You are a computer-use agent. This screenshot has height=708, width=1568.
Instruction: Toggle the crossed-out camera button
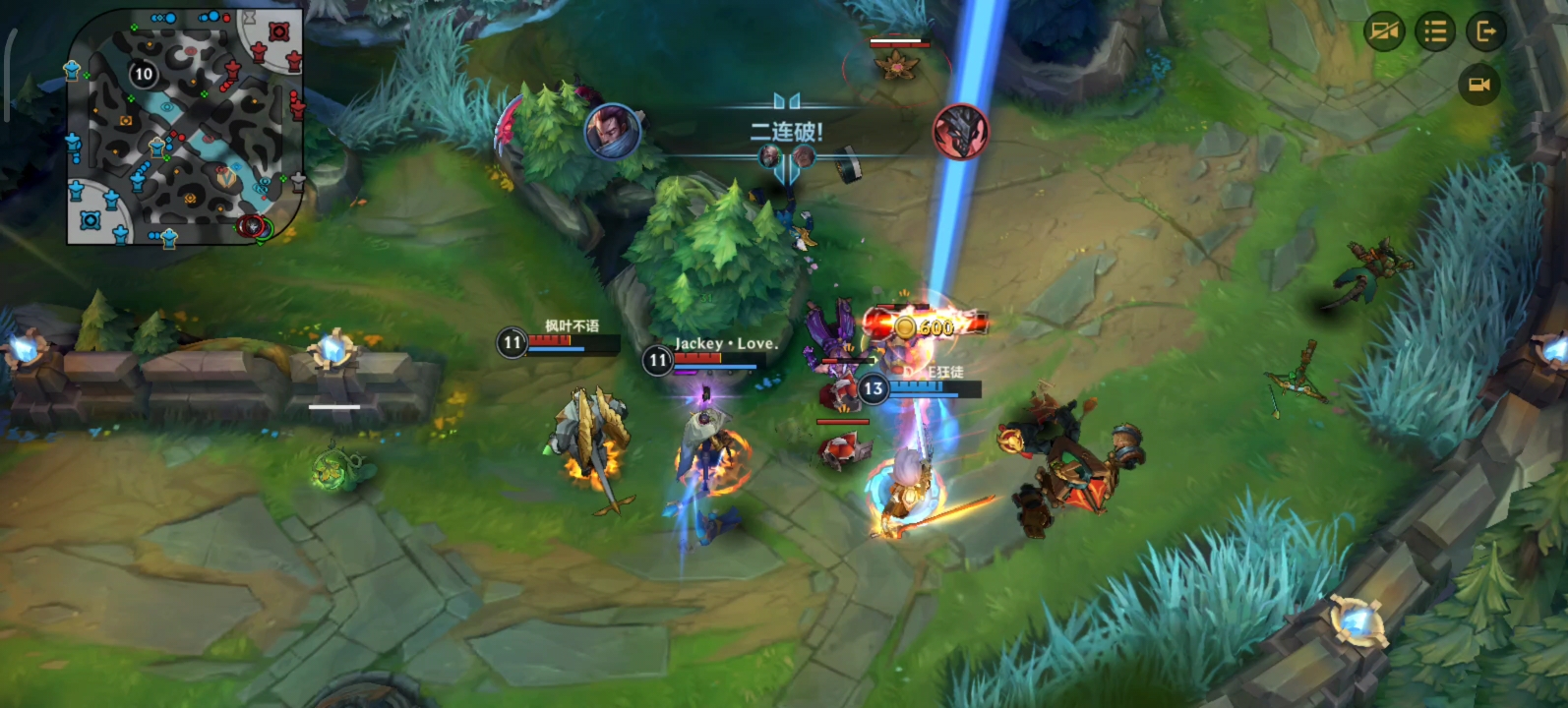[x=1384, y=32]
